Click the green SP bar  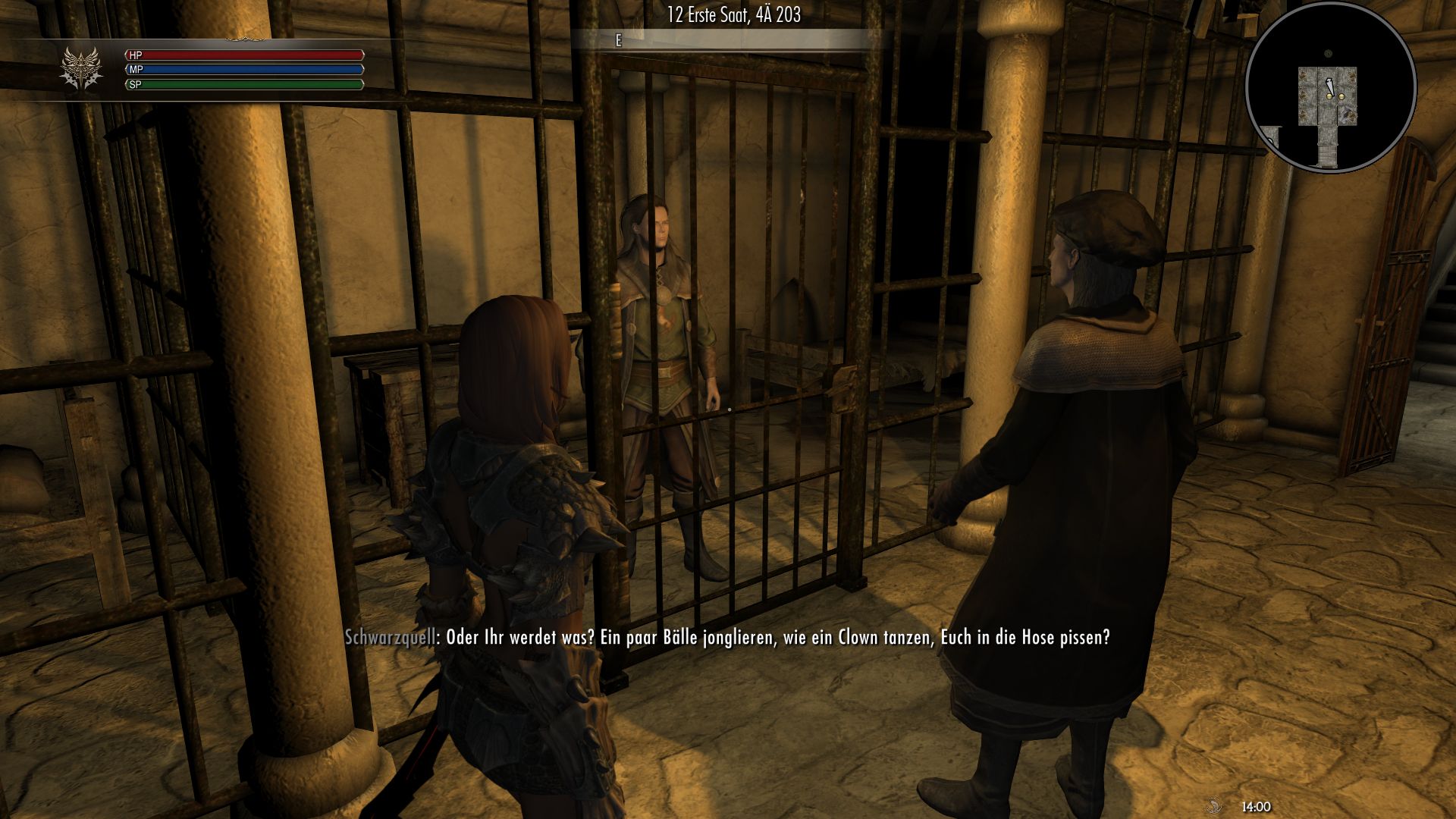click(258, 85)
